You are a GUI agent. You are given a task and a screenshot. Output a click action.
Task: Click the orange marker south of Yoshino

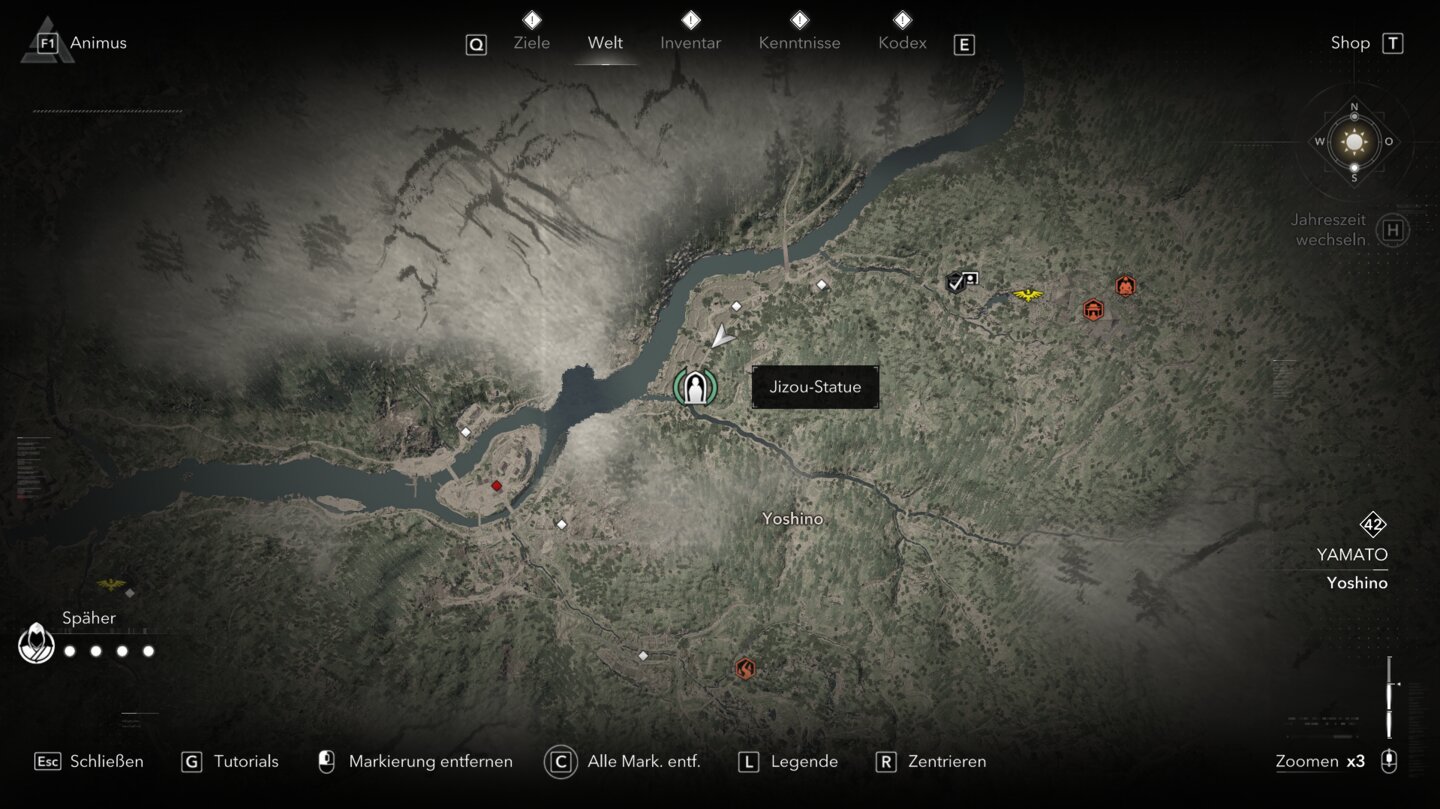[x=744, y=668]
